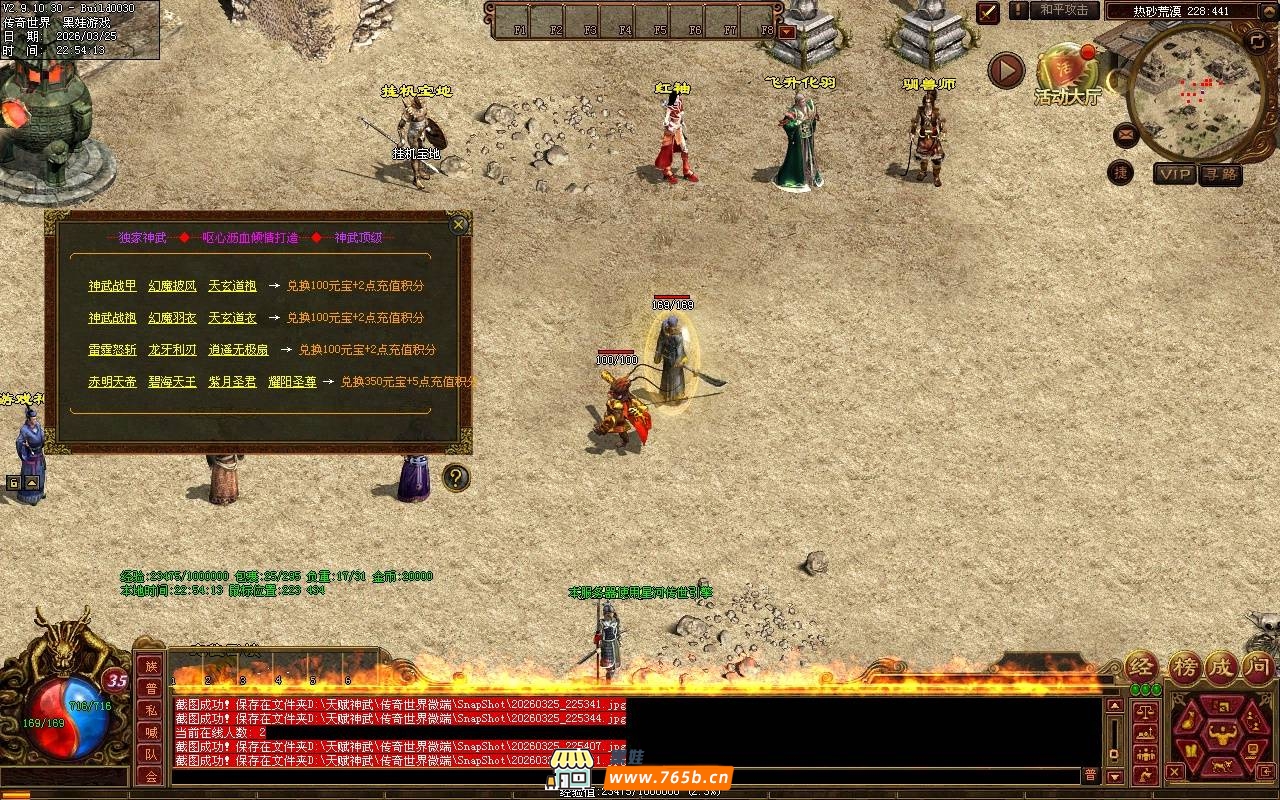Switch chat to the 私 private channel
Screen dimensions: 1280x800
150,710
